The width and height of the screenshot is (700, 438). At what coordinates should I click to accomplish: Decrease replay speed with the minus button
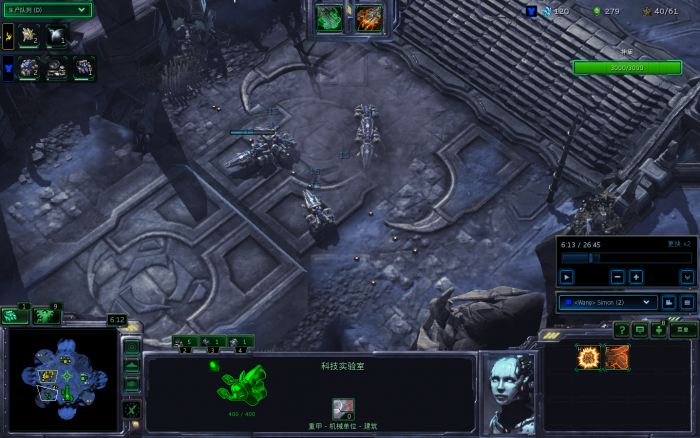pyautogui.click(x=618, y=277)
